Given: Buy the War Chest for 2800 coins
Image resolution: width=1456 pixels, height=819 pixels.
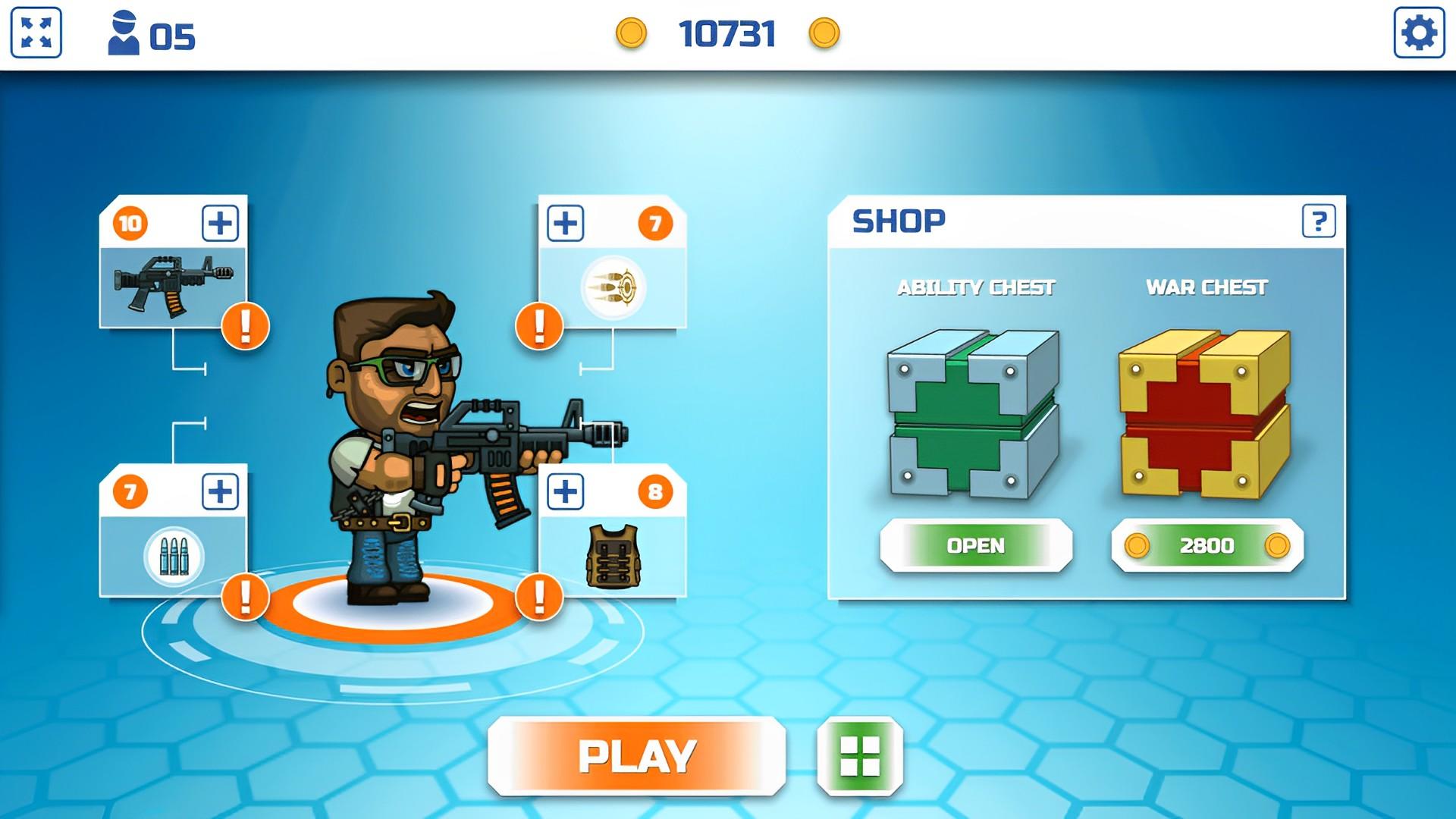Looking at the screenshot, I should pos(1206,545).
